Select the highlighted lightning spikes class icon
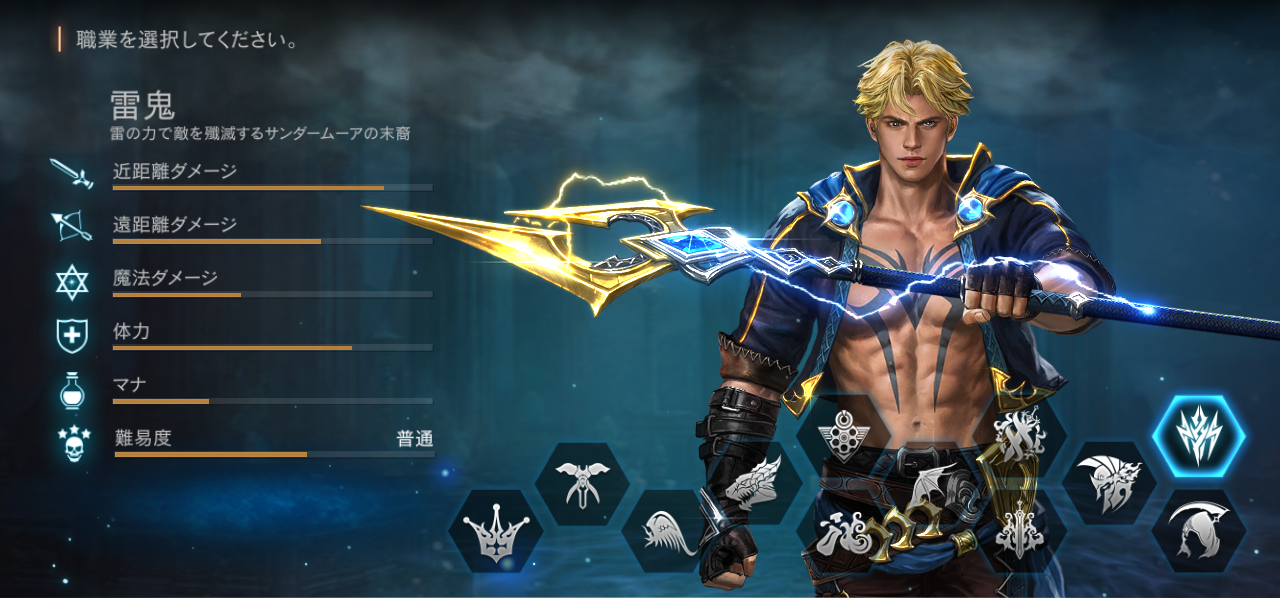1280x598 pixels. pyautogui.click(x=1198, y=437)
